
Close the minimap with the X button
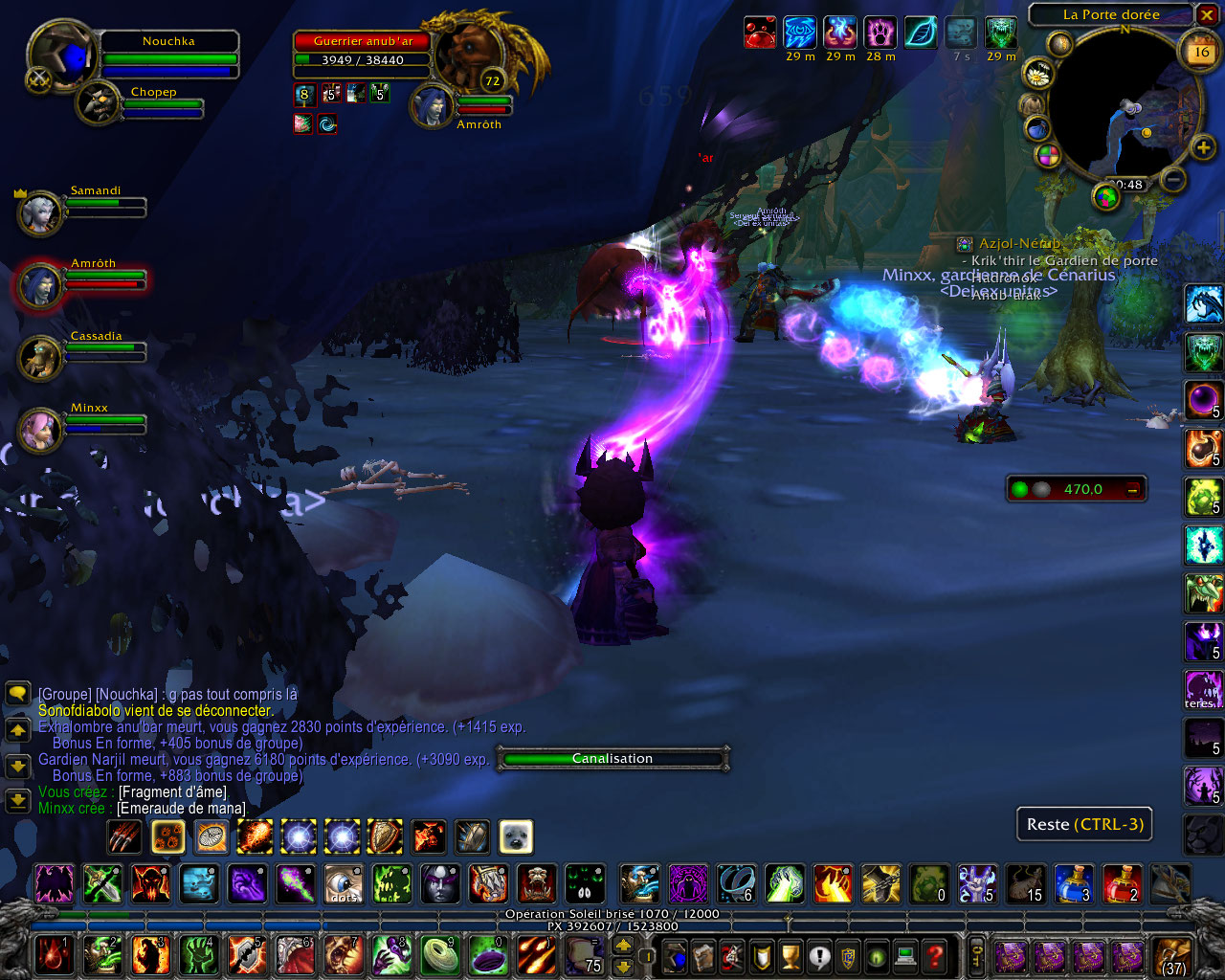pos(1207,15)
